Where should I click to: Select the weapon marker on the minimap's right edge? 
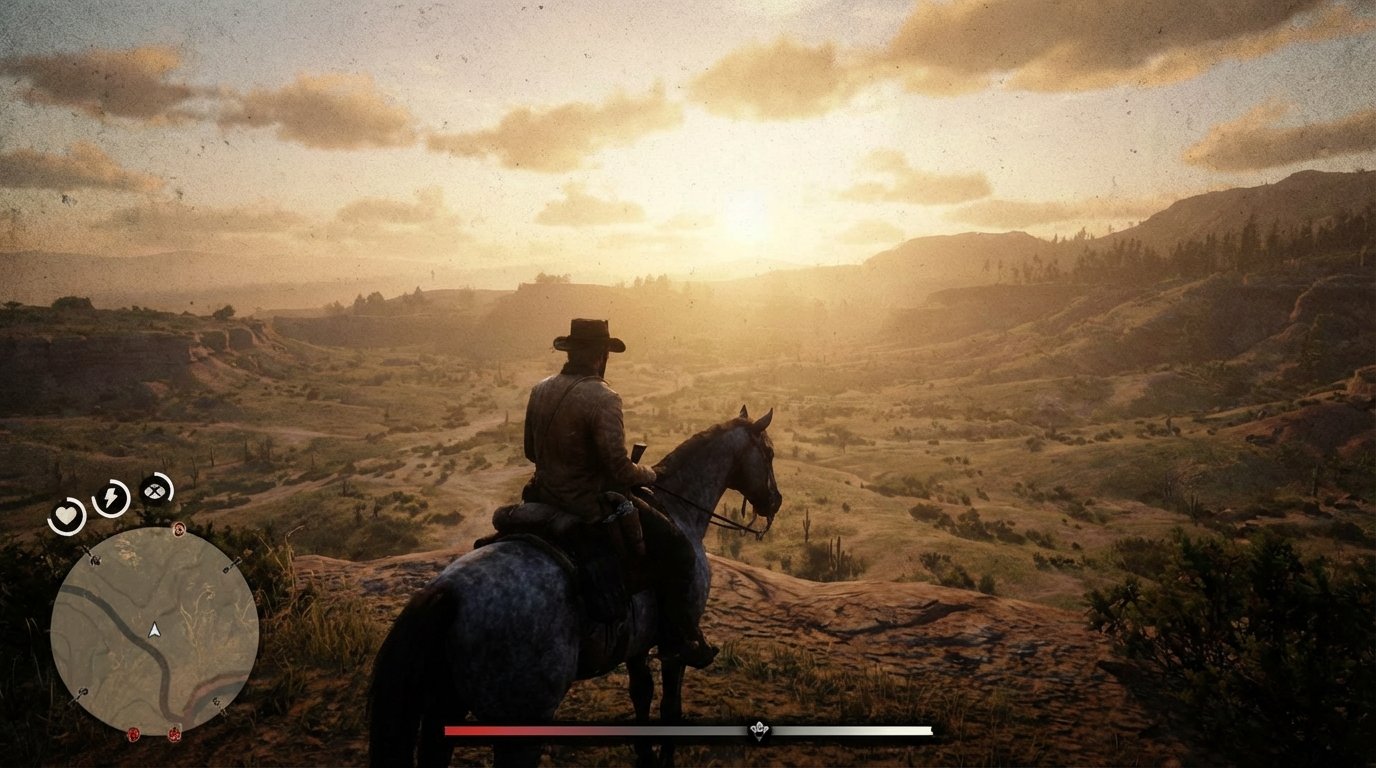[x=231, y=565]
